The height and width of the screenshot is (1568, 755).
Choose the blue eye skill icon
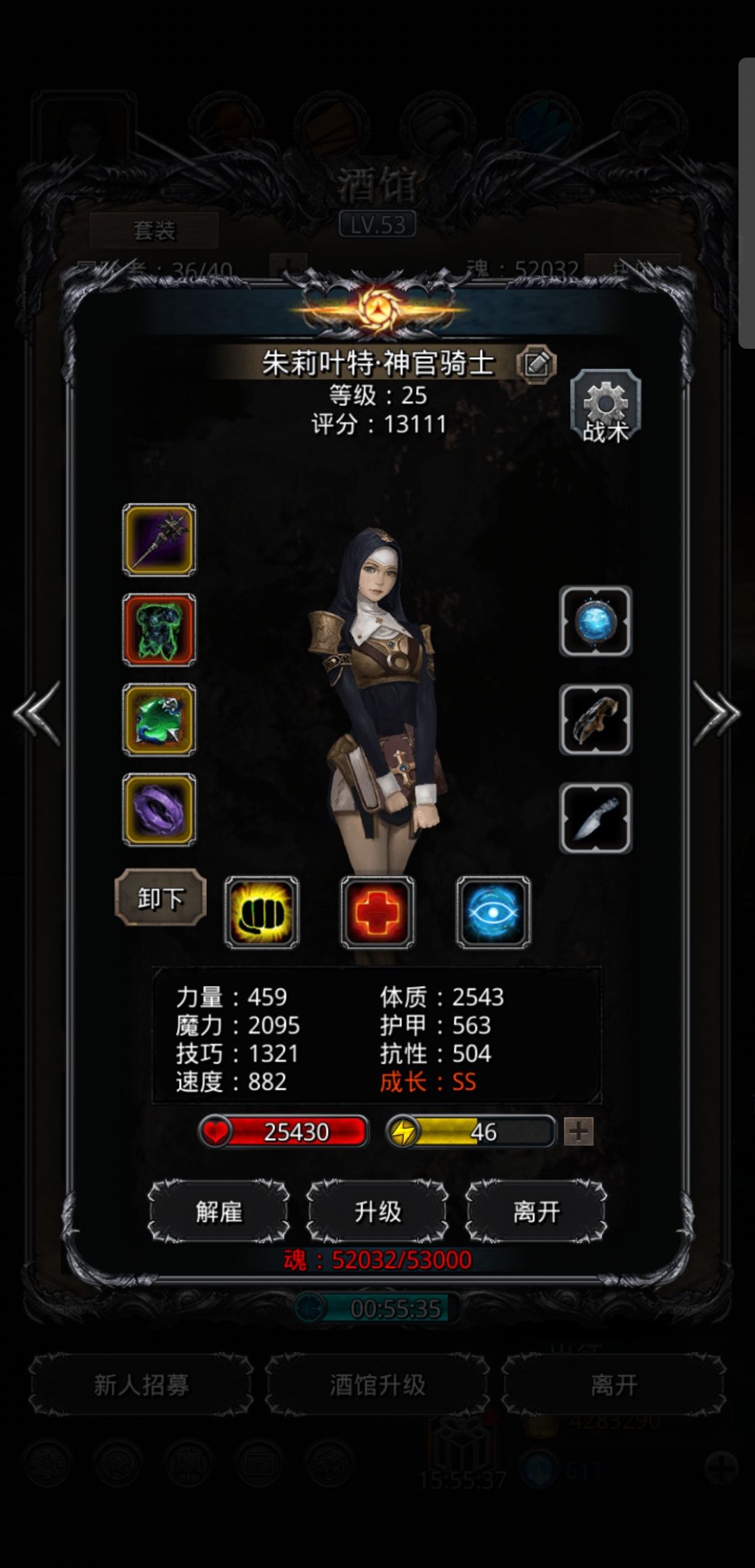click(x=494, y=913)
